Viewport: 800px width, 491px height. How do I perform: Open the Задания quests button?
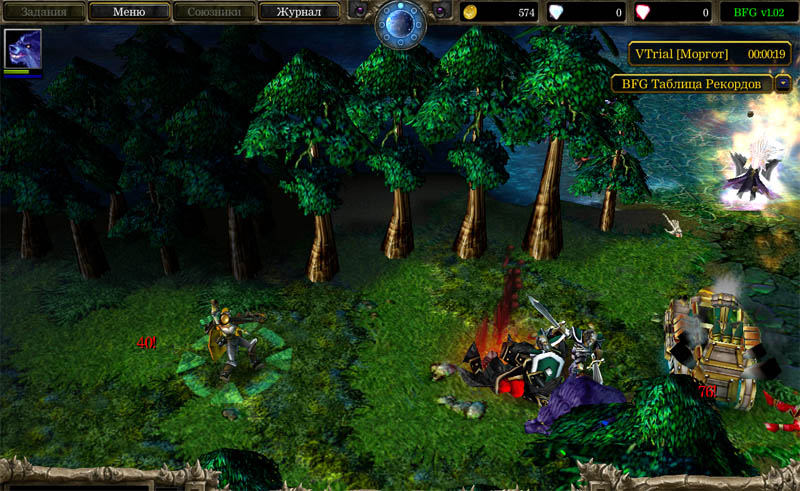pos(43,13)
